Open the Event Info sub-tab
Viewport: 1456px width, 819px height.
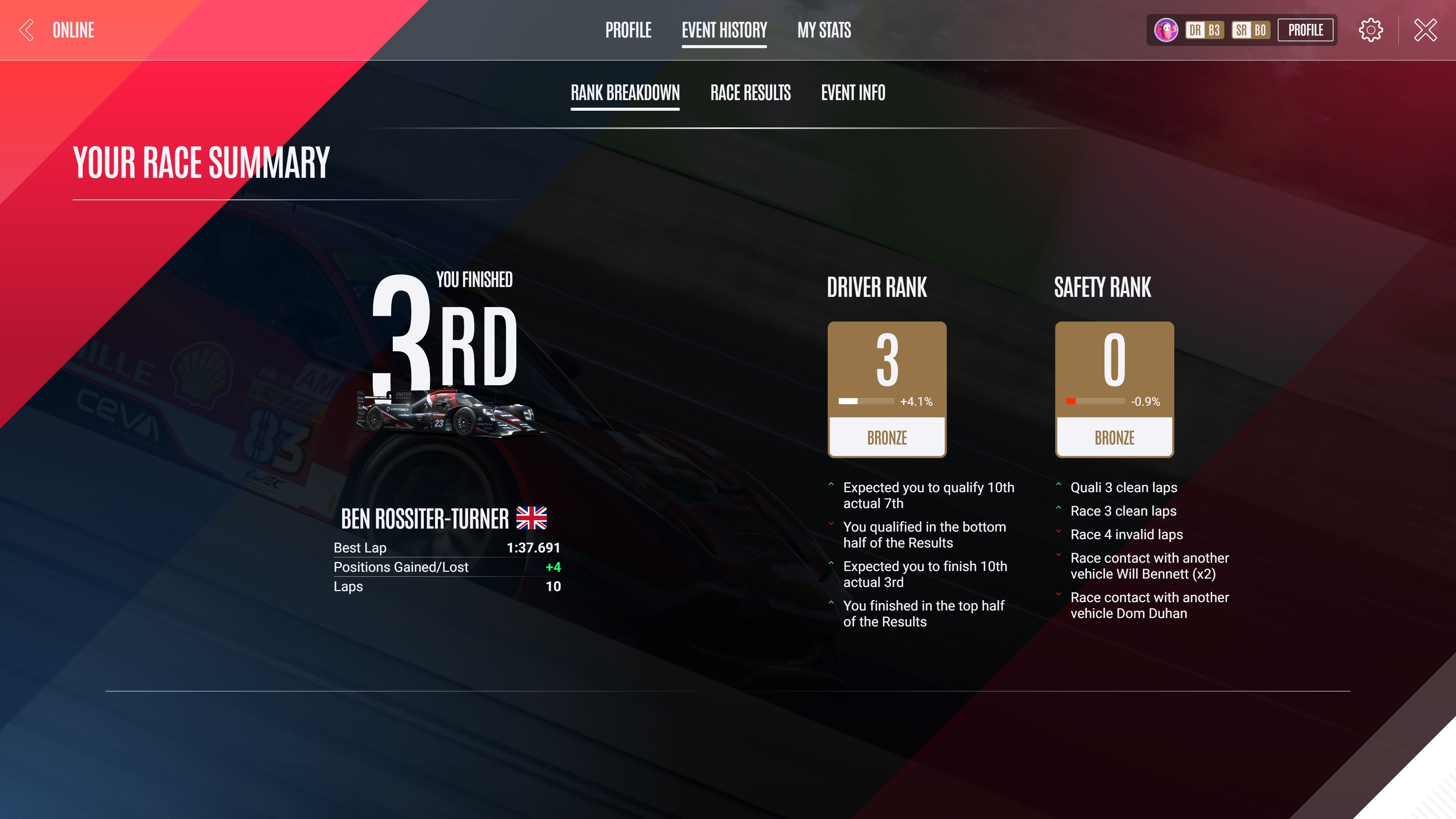click(x=853, y=93)
